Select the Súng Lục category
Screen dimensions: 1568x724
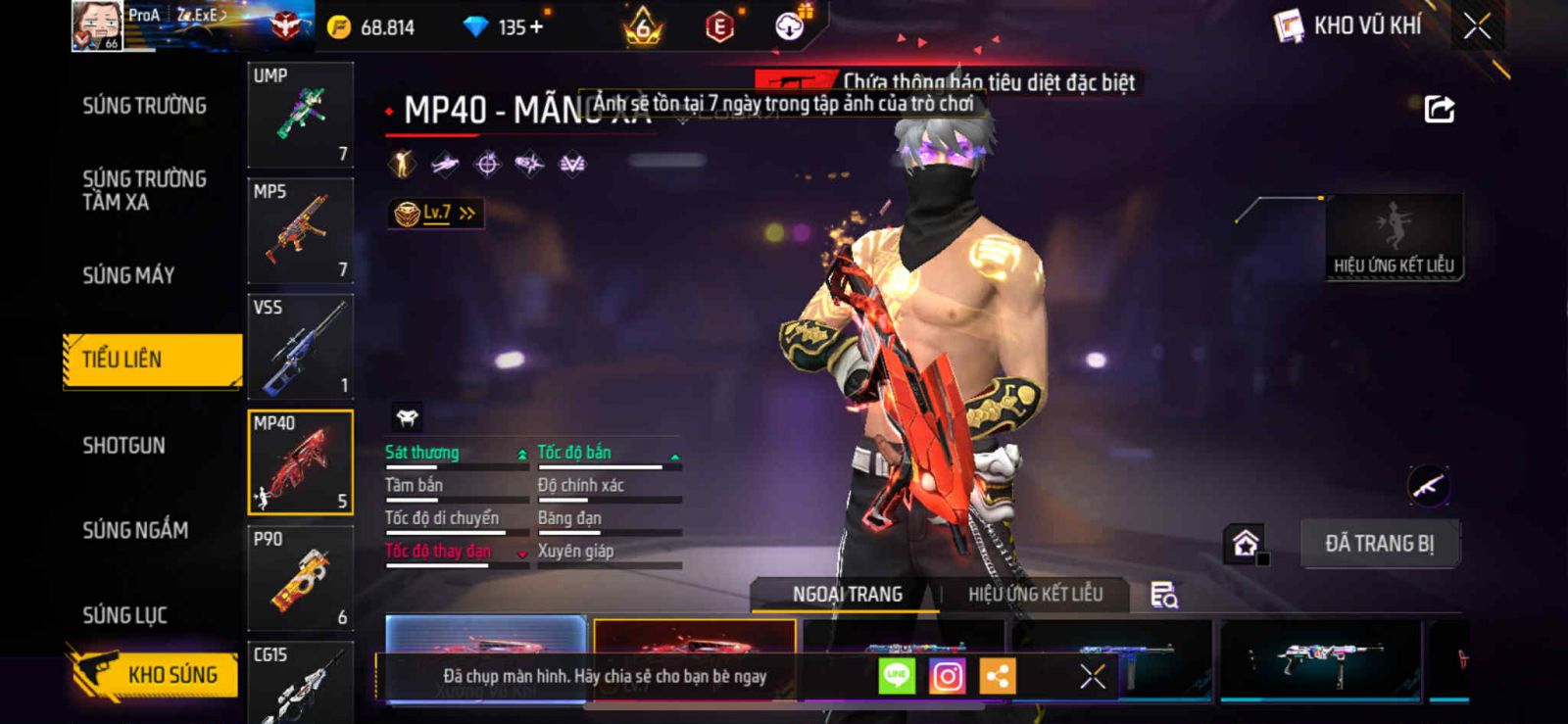pyautogui.click(x=124, y=615)
